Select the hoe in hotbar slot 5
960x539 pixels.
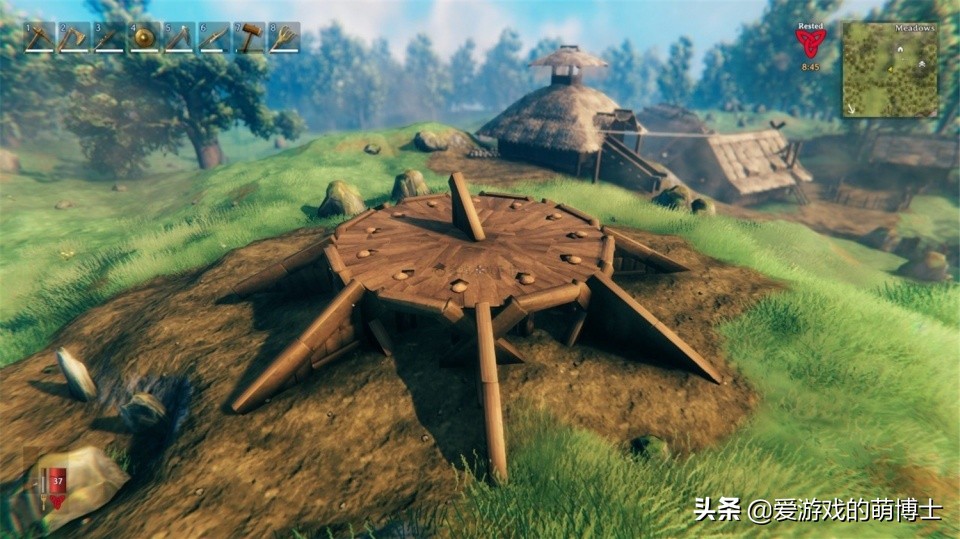coord(179,37)
